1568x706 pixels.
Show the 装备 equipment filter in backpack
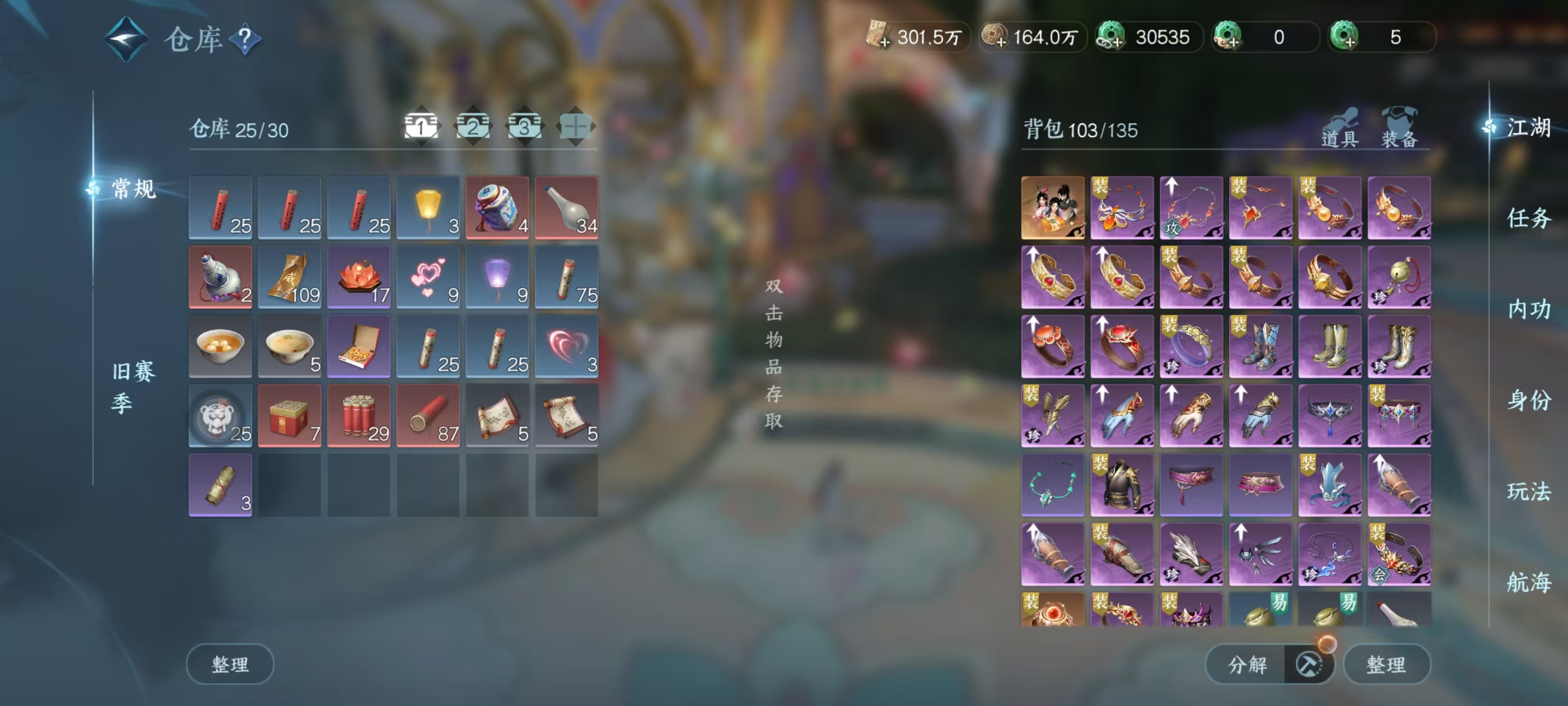point(1399,129)
